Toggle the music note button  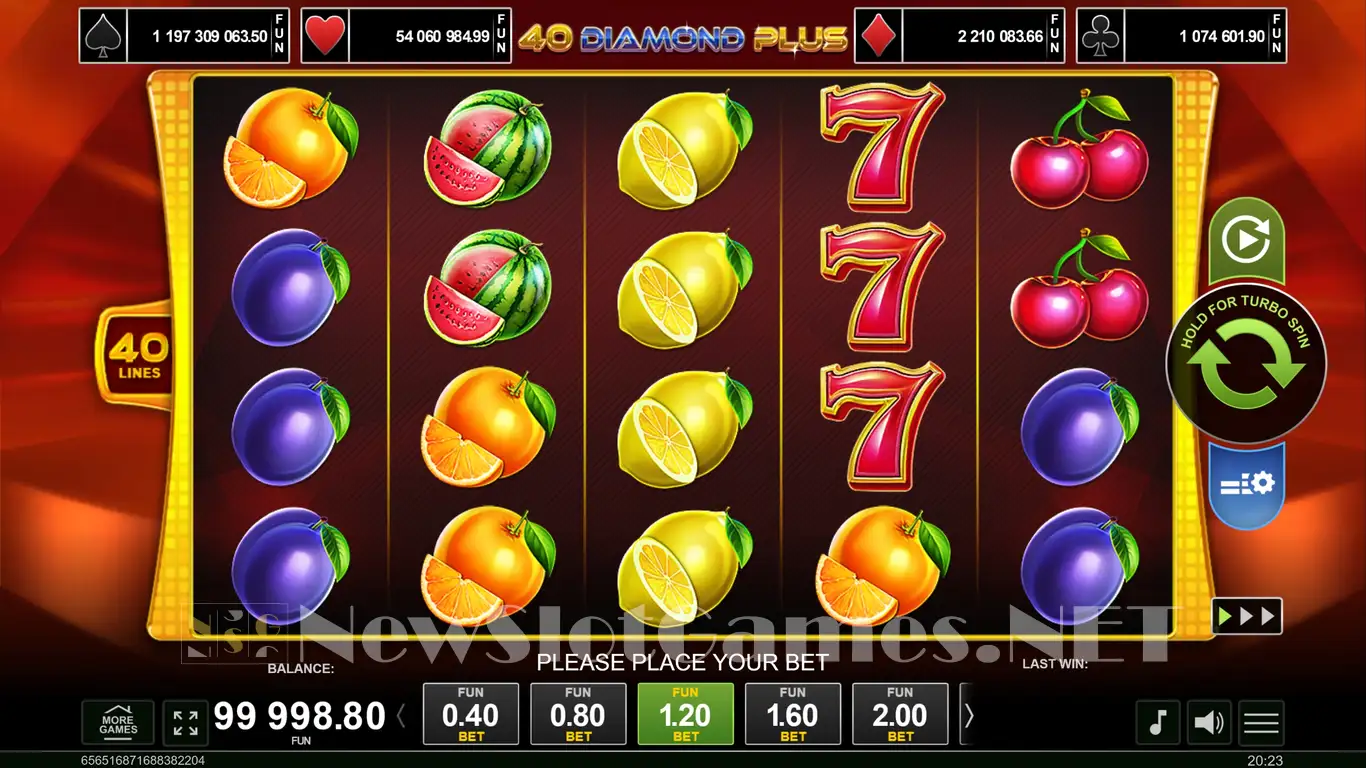(1157, 722)
